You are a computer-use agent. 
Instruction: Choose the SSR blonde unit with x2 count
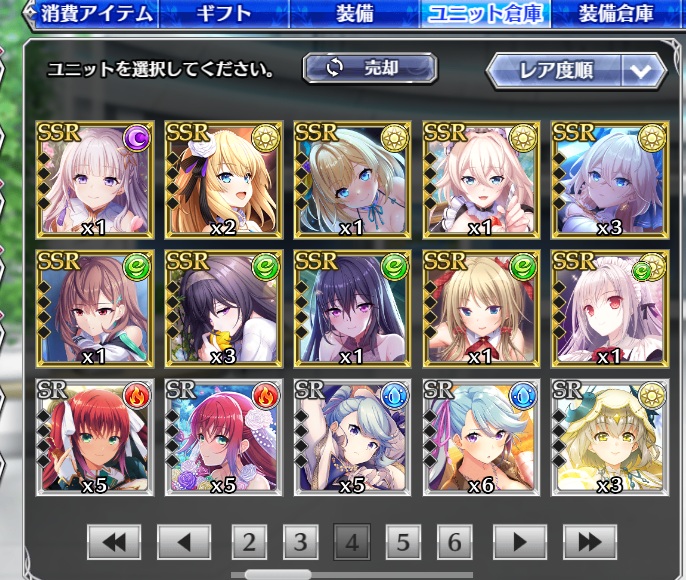223,180
